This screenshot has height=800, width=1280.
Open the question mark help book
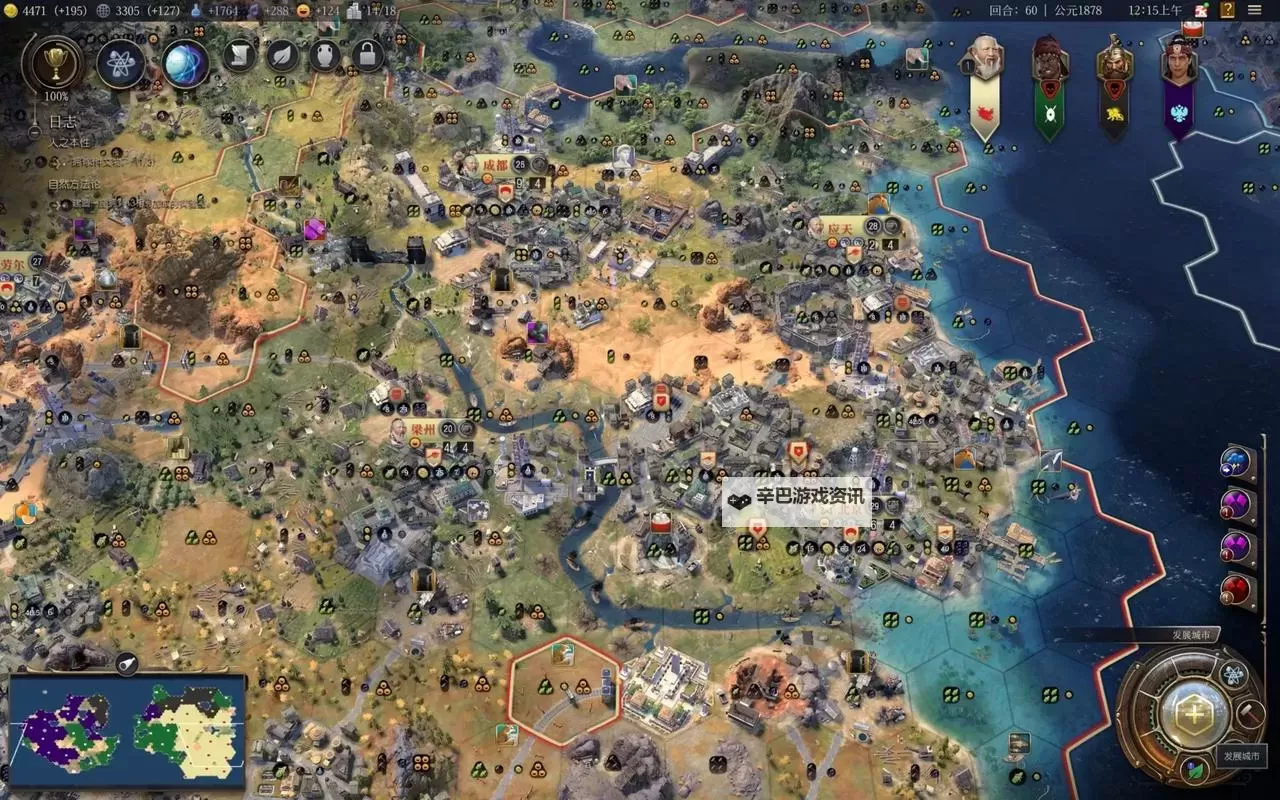tap(1227, 10)
